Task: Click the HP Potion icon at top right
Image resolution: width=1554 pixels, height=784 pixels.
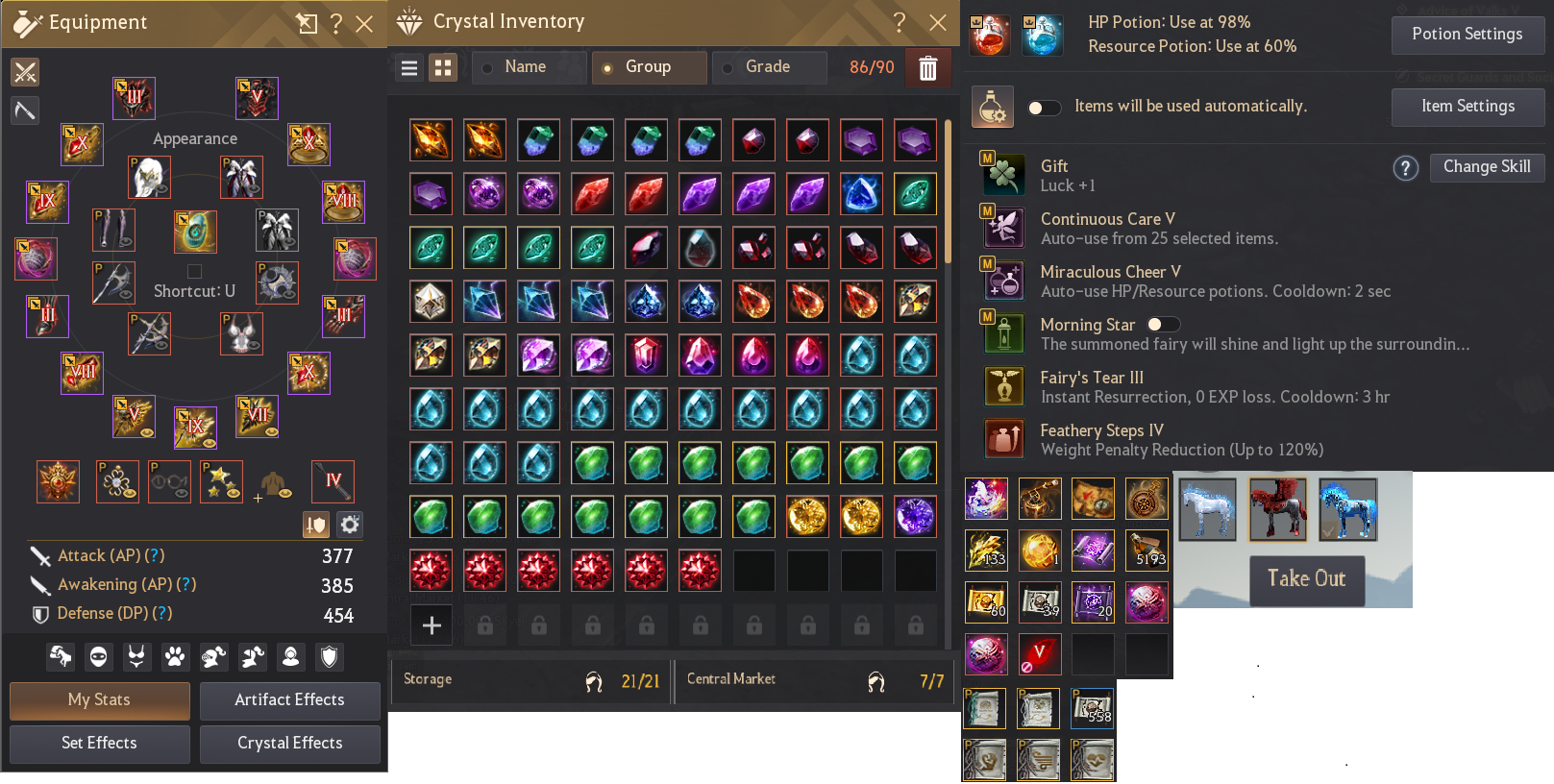Action: pos(989,36)
